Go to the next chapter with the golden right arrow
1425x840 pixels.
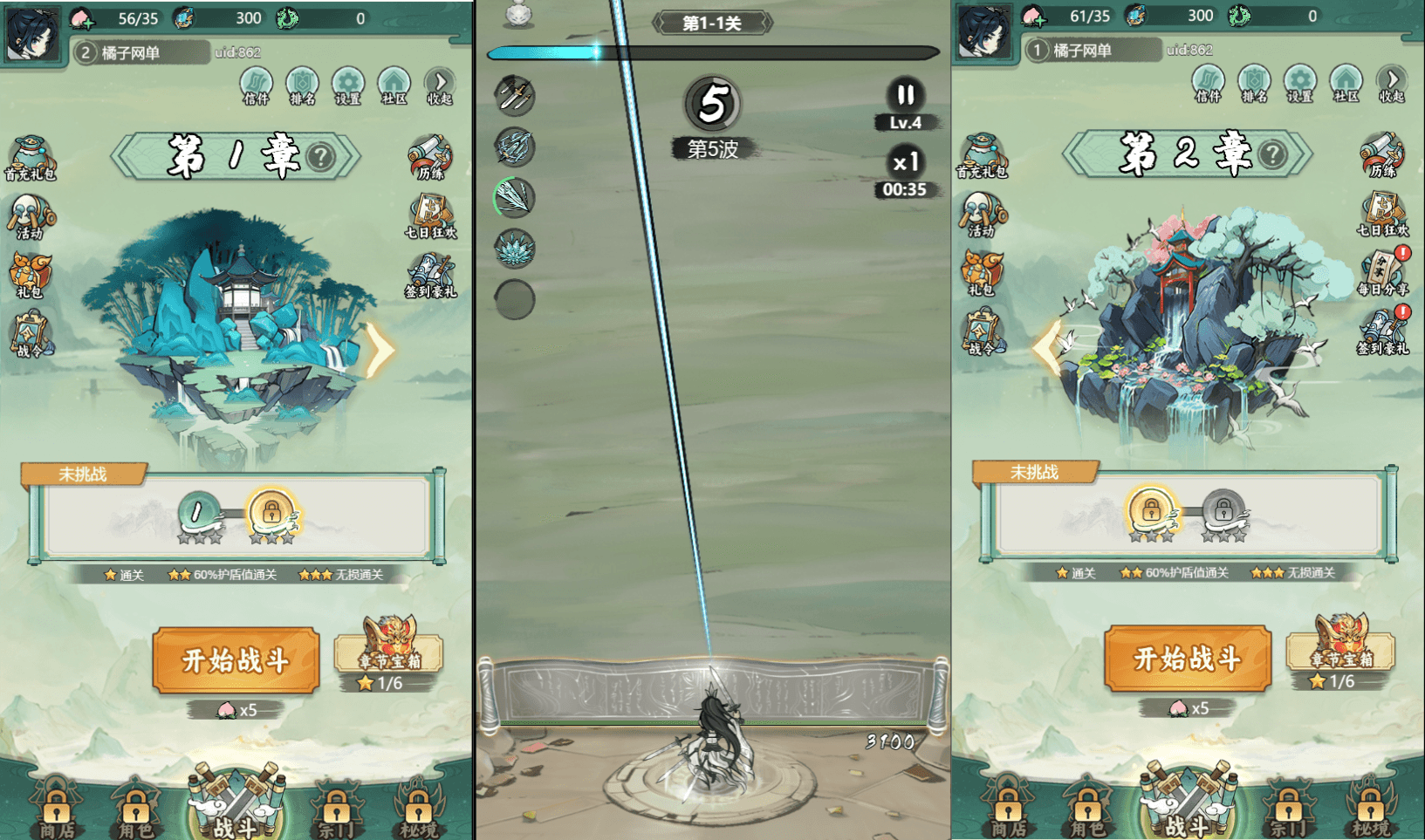pyautogui.click(x=380, y=350)
